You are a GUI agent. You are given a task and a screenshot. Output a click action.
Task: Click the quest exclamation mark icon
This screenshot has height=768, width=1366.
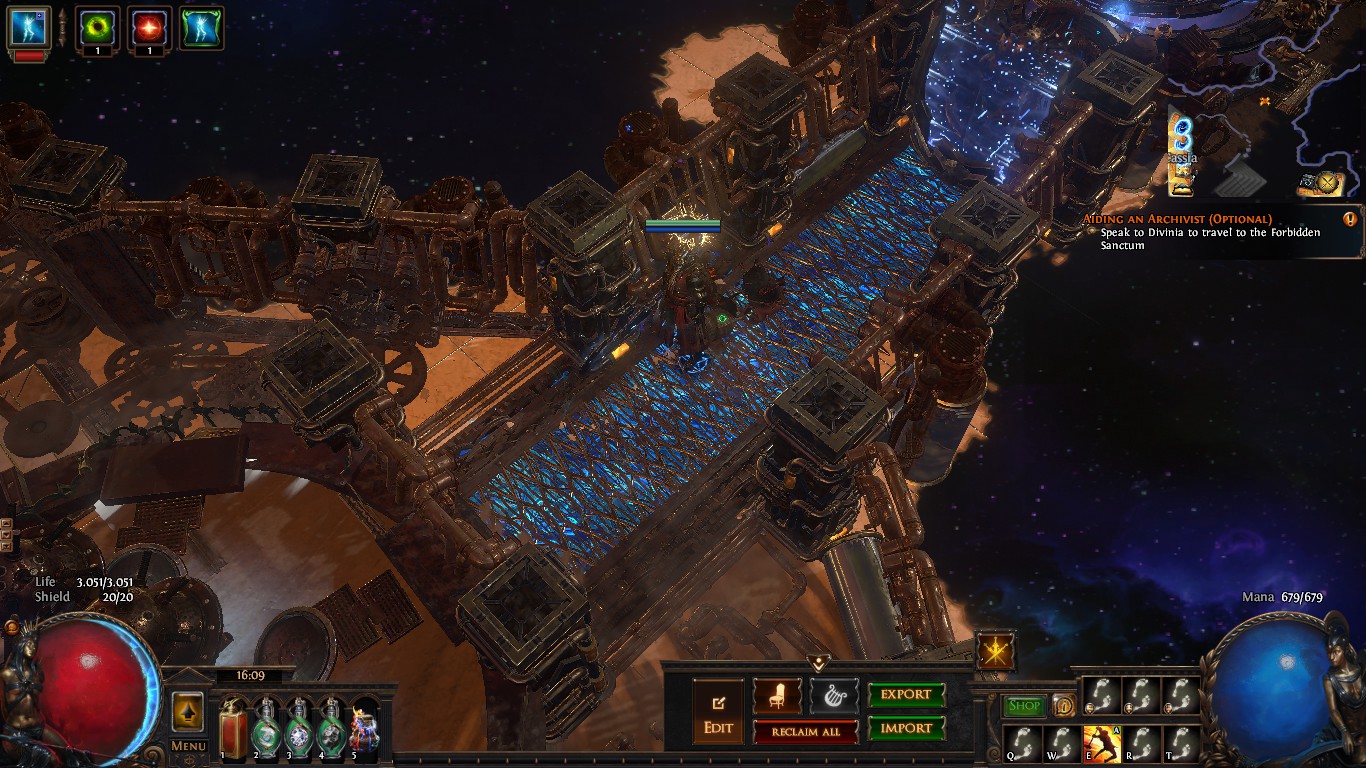tap(1350, 219)
